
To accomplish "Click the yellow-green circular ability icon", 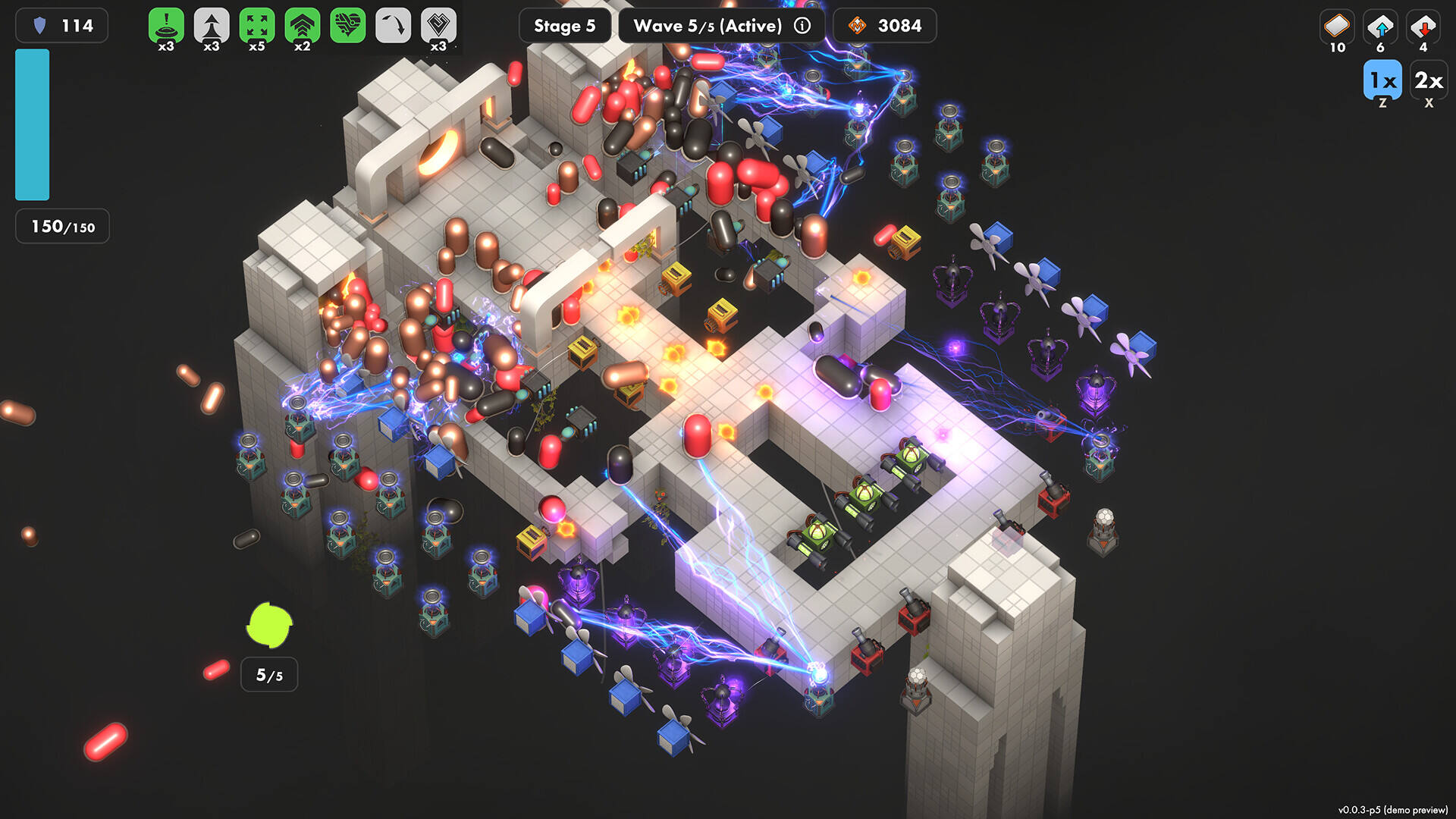I will (x=269, y=626).
